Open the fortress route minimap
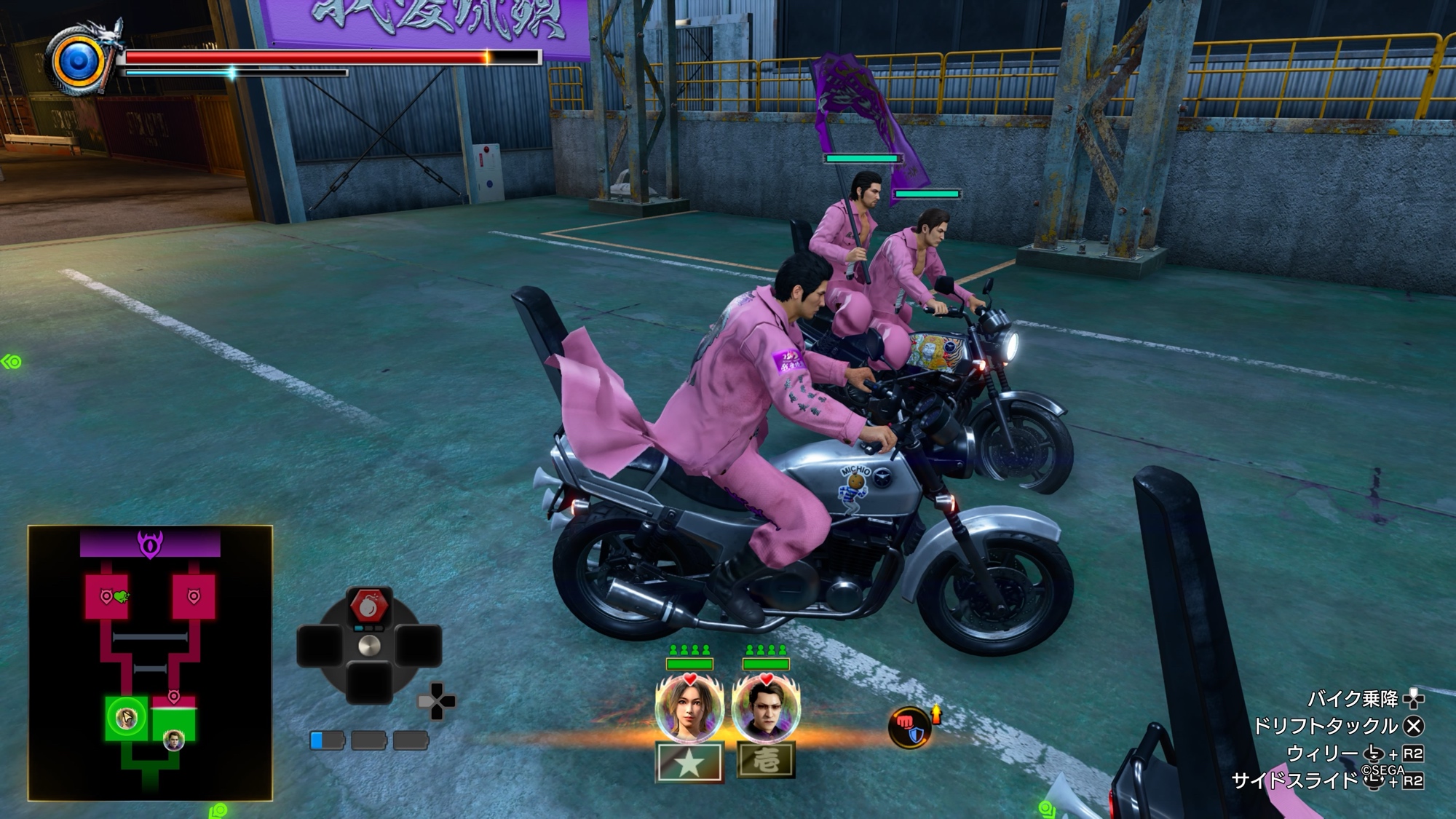Screen dimensions: 1456x819 click(150, 662)
